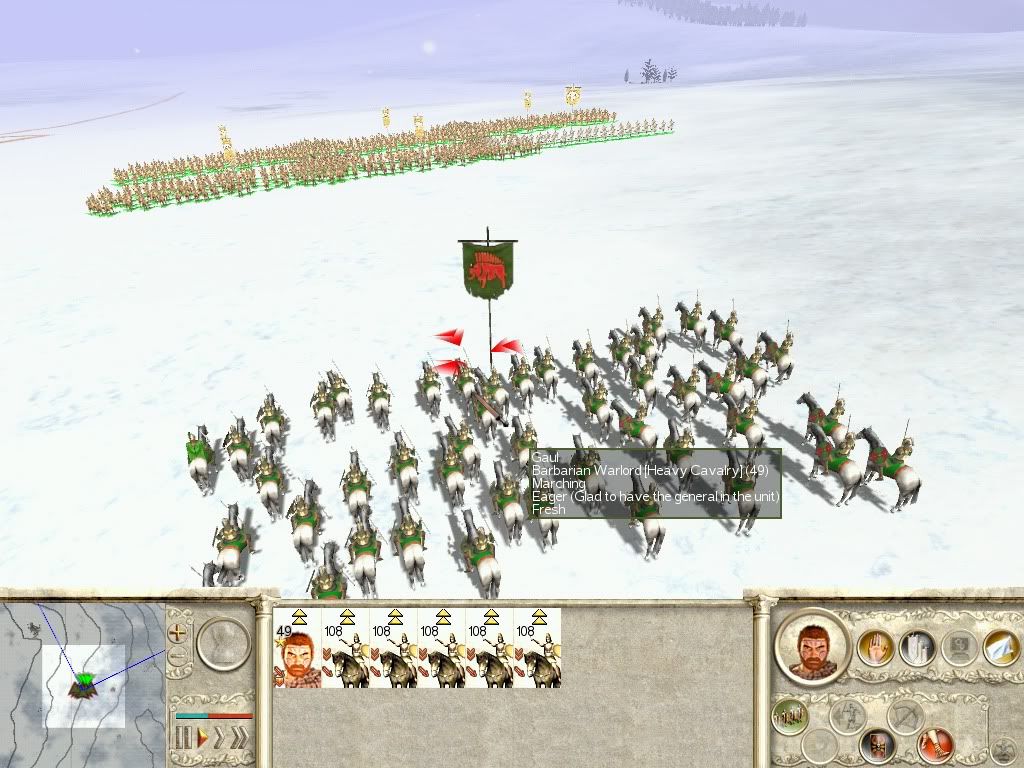Screen dimensions: 1024x768
Task: Select the Barbarian Warlord general unit card
Action: coord(297,648)
